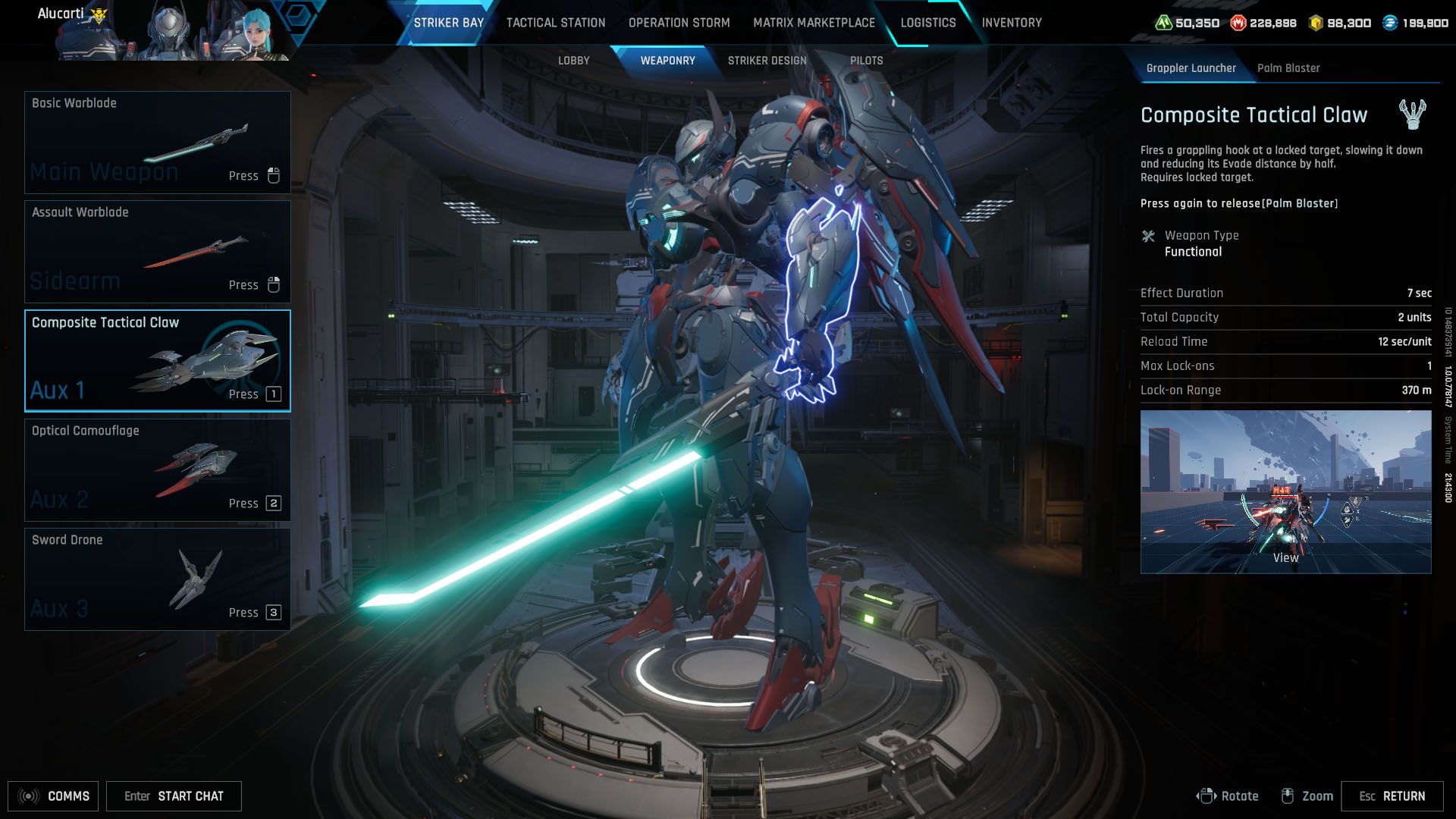The width and height of the screenshot is (1456, 819).
Task: Select the Optical Camouflage Aux 2 slot
Action: (x=157, y=469)
